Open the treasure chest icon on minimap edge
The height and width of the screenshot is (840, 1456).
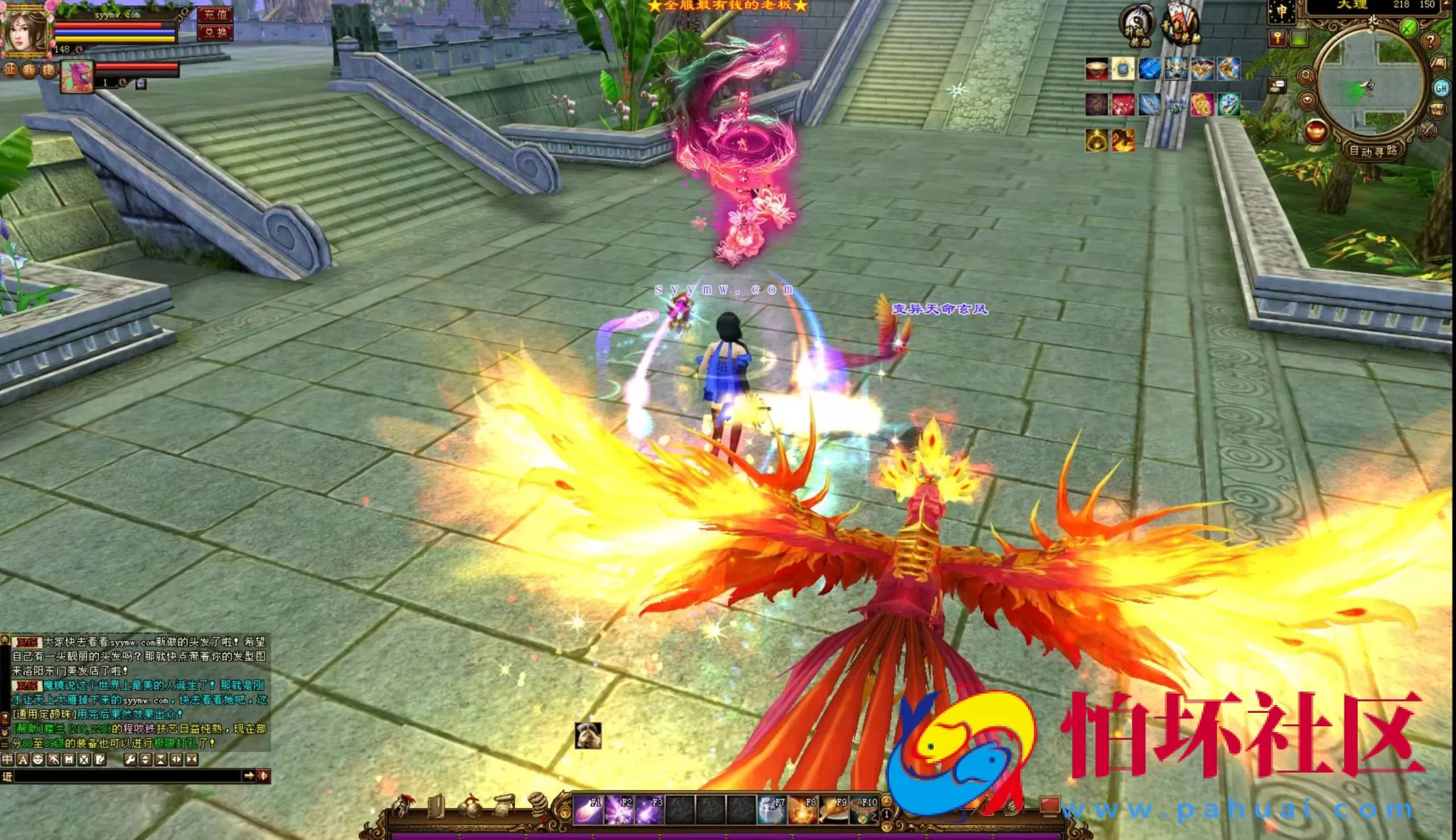coord(1436,109)
